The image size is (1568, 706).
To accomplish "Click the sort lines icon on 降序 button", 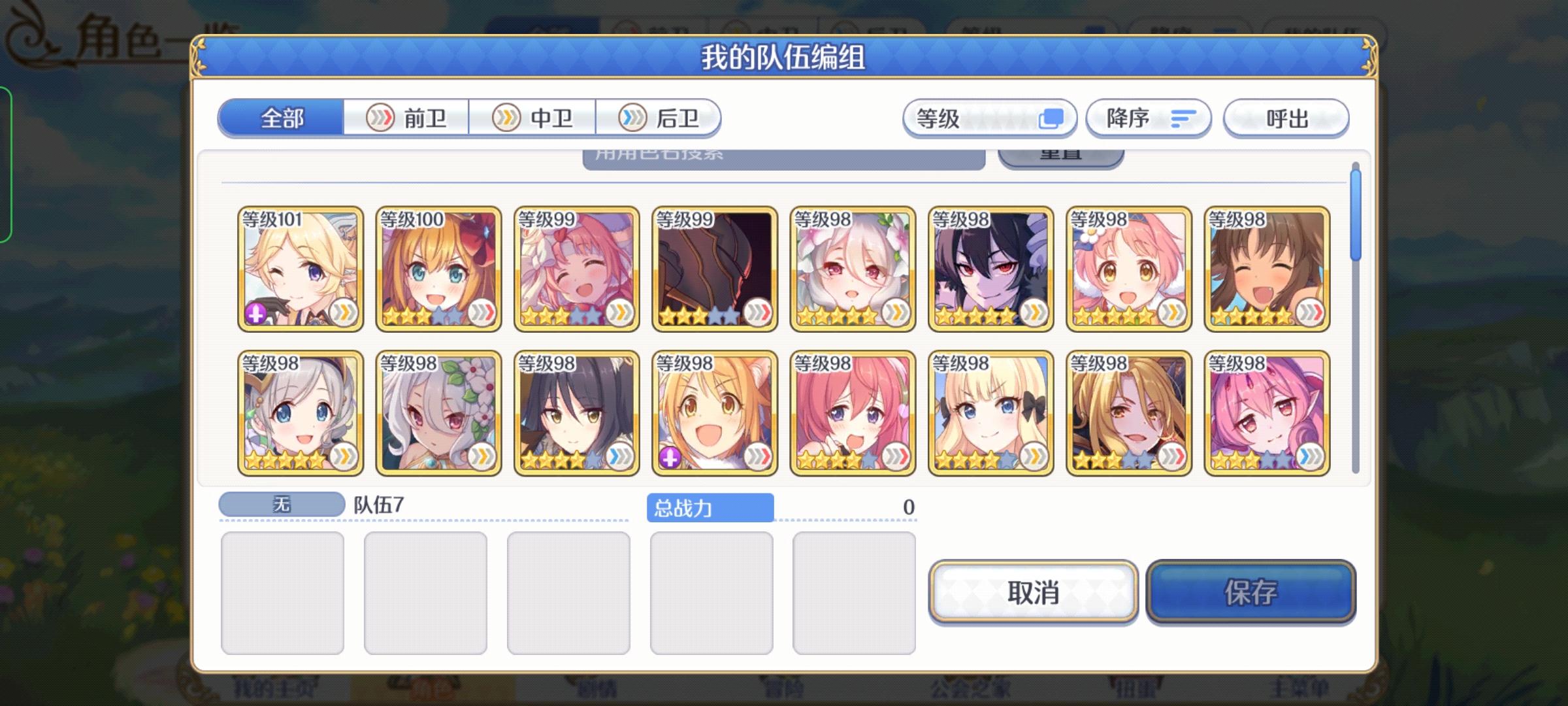I will pyautogui.click(x=1184, y=118).
